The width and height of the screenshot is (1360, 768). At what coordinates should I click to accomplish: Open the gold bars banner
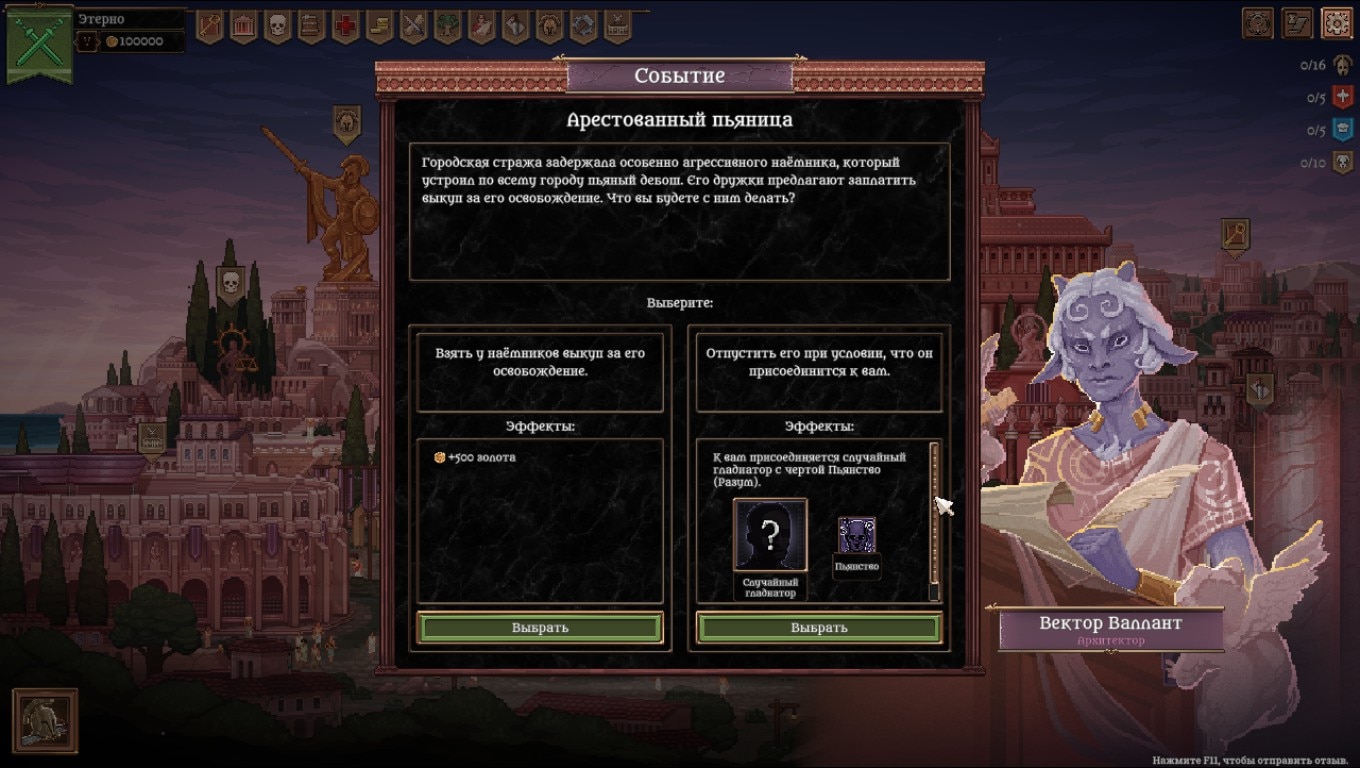[379, 26]
